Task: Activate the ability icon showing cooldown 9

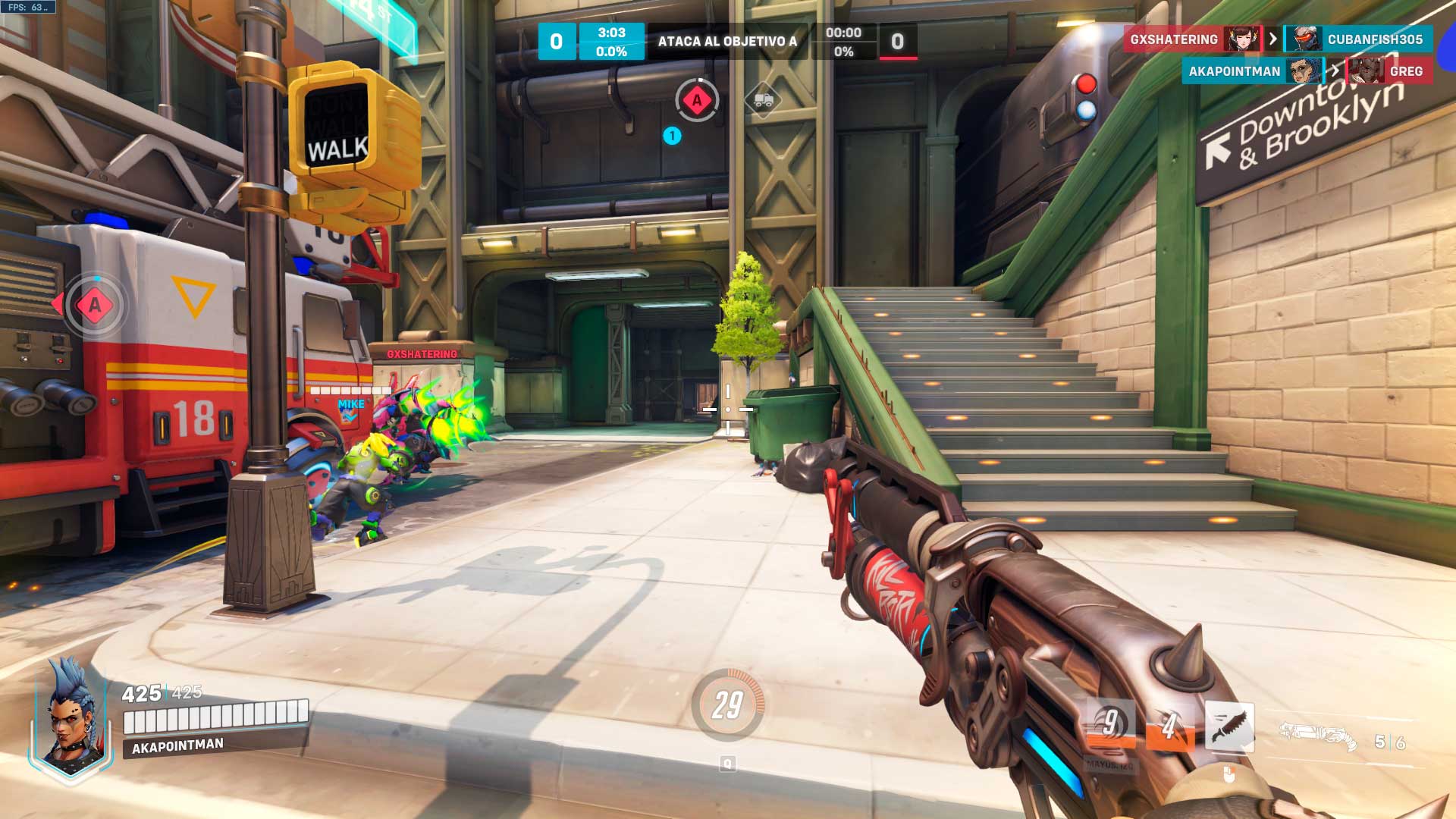Action: pyautogui.click(x=1111, y=724)
